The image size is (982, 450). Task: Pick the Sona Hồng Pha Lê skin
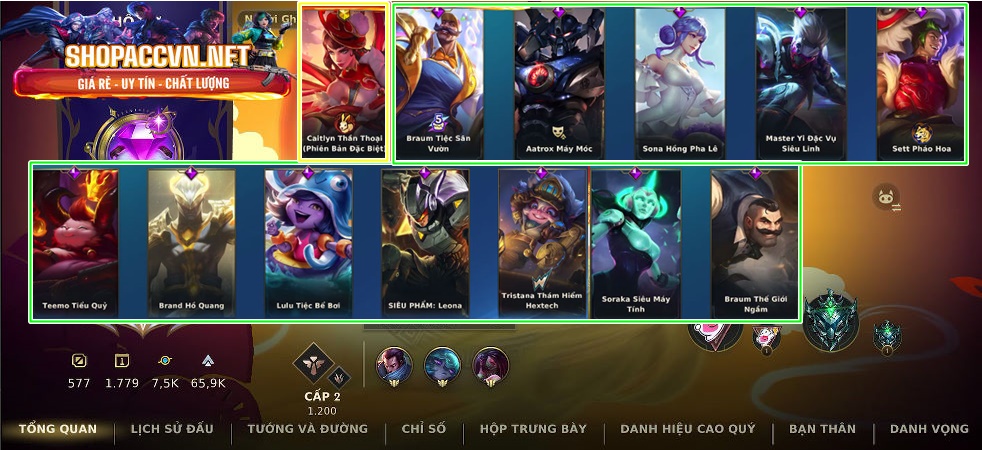[680, 82]
